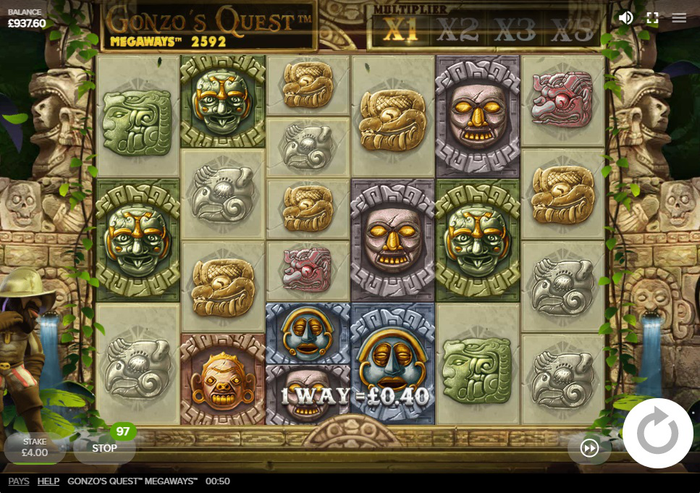700x493 pixels.
Task: Open the stake £4.00 selector
Action: (35, 447)
